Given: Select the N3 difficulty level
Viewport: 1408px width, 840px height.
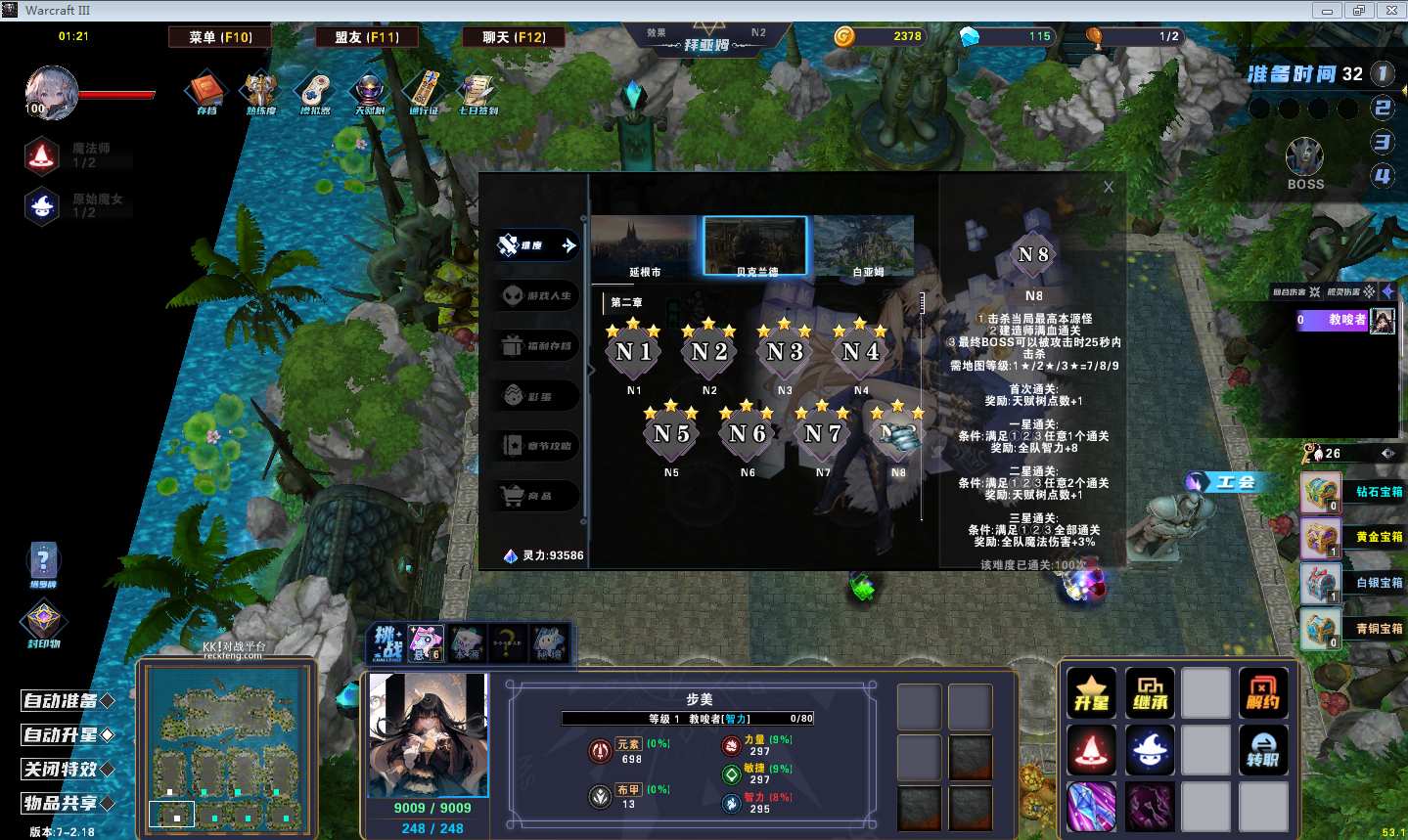Looking at the screenshot, I should tap(785, 351).
